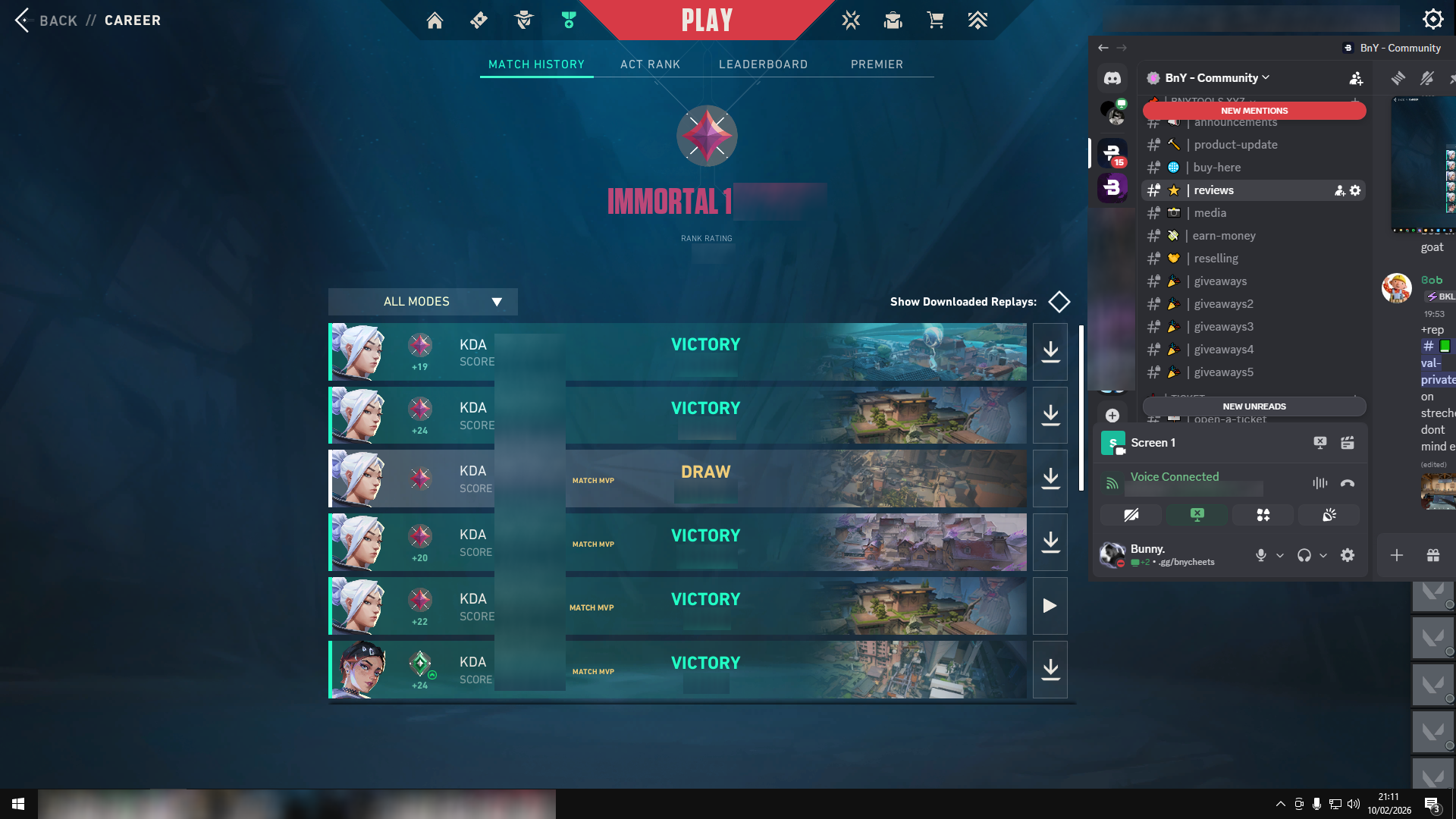1456x819 pixels.
Task: Open the settings gear icon
Action: pos(1432,19)
